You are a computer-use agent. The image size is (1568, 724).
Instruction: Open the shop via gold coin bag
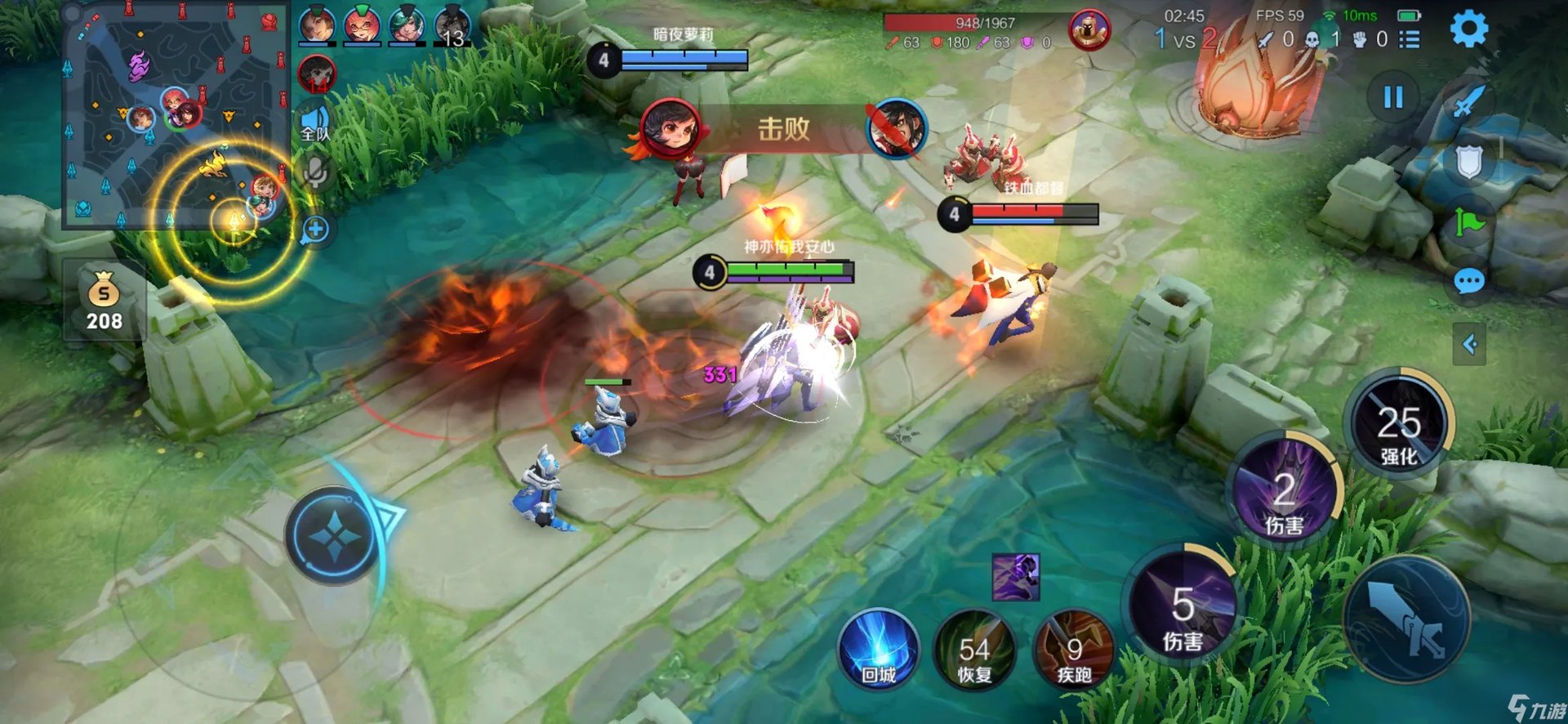click(x=105, y=302)
